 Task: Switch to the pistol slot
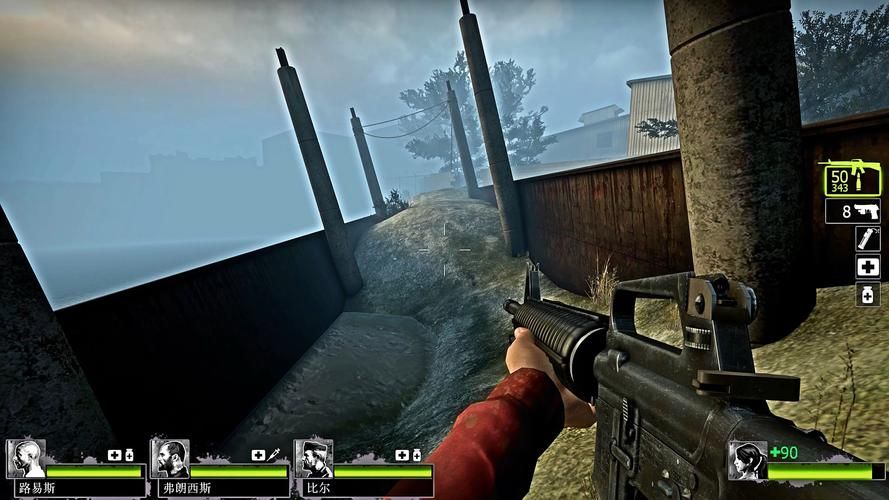pos(852,212)
